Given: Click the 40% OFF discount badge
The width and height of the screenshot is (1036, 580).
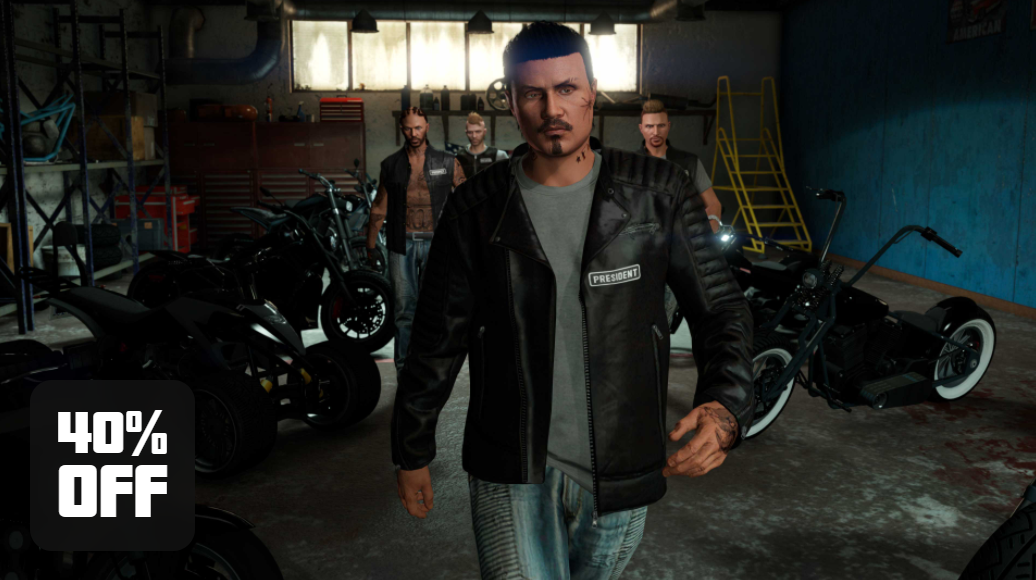Looking at the screenshot, I should coord(112,465).
